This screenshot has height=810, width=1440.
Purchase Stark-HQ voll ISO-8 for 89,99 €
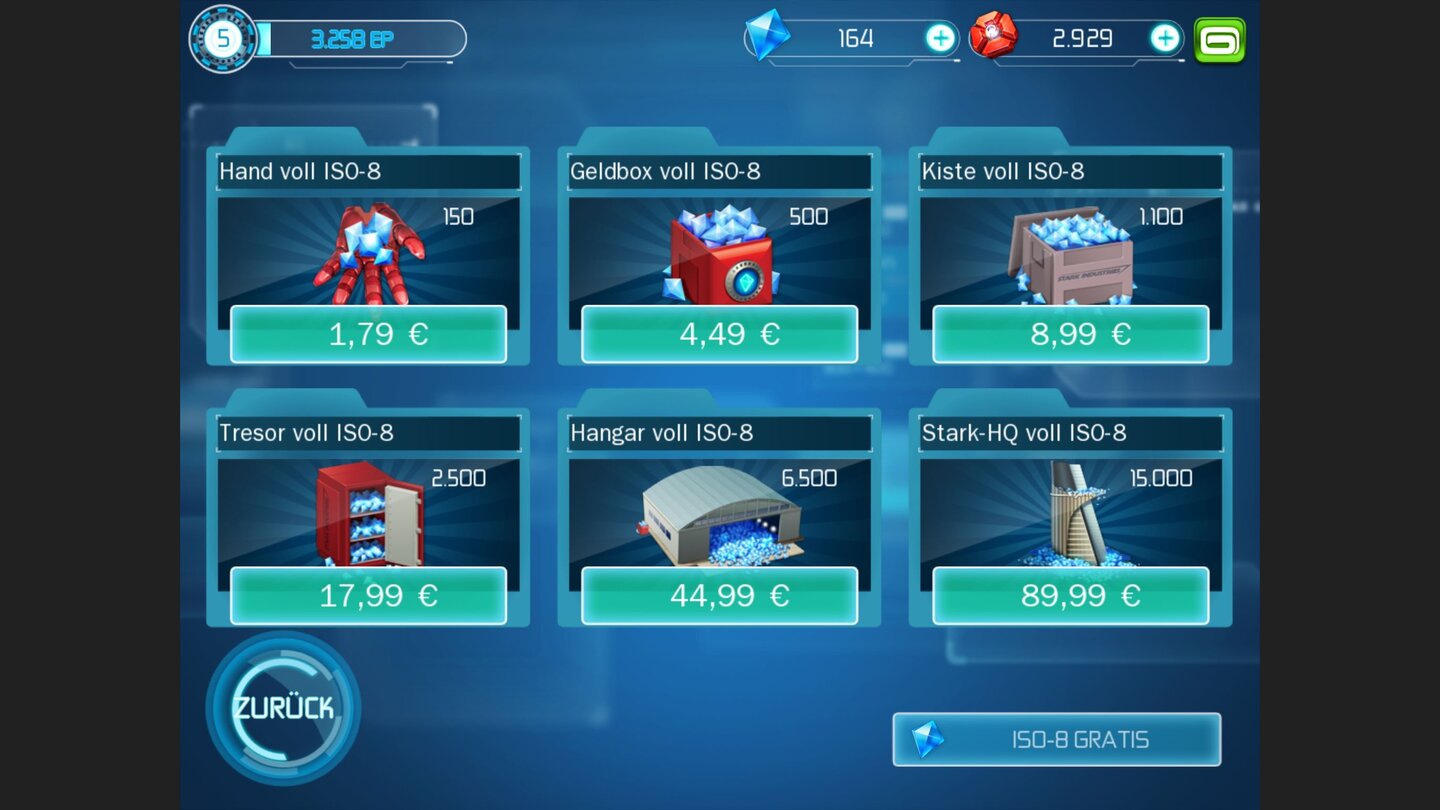pos(1070,595)
